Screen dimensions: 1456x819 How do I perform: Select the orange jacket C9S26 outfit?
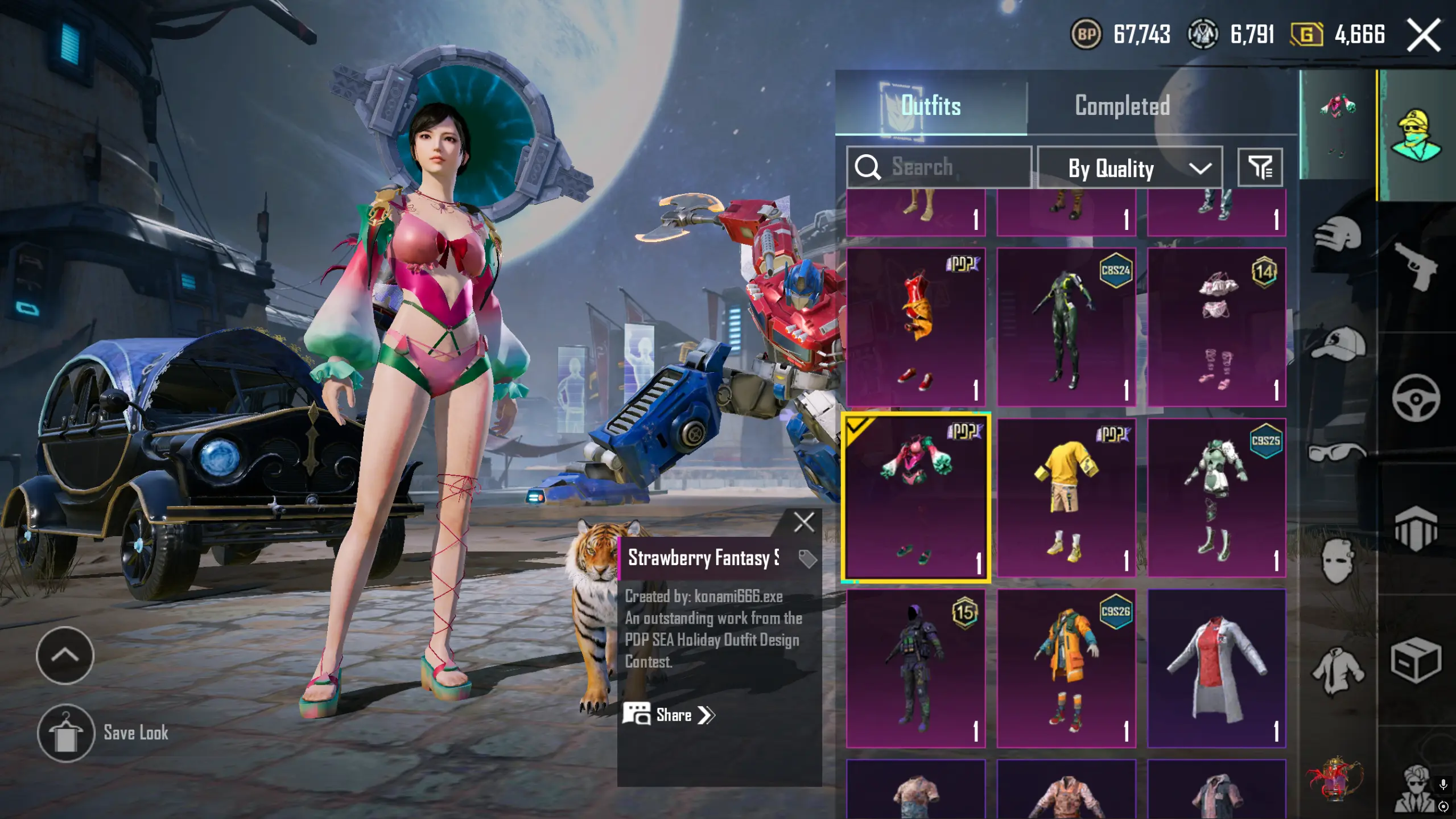(1066, 668)
